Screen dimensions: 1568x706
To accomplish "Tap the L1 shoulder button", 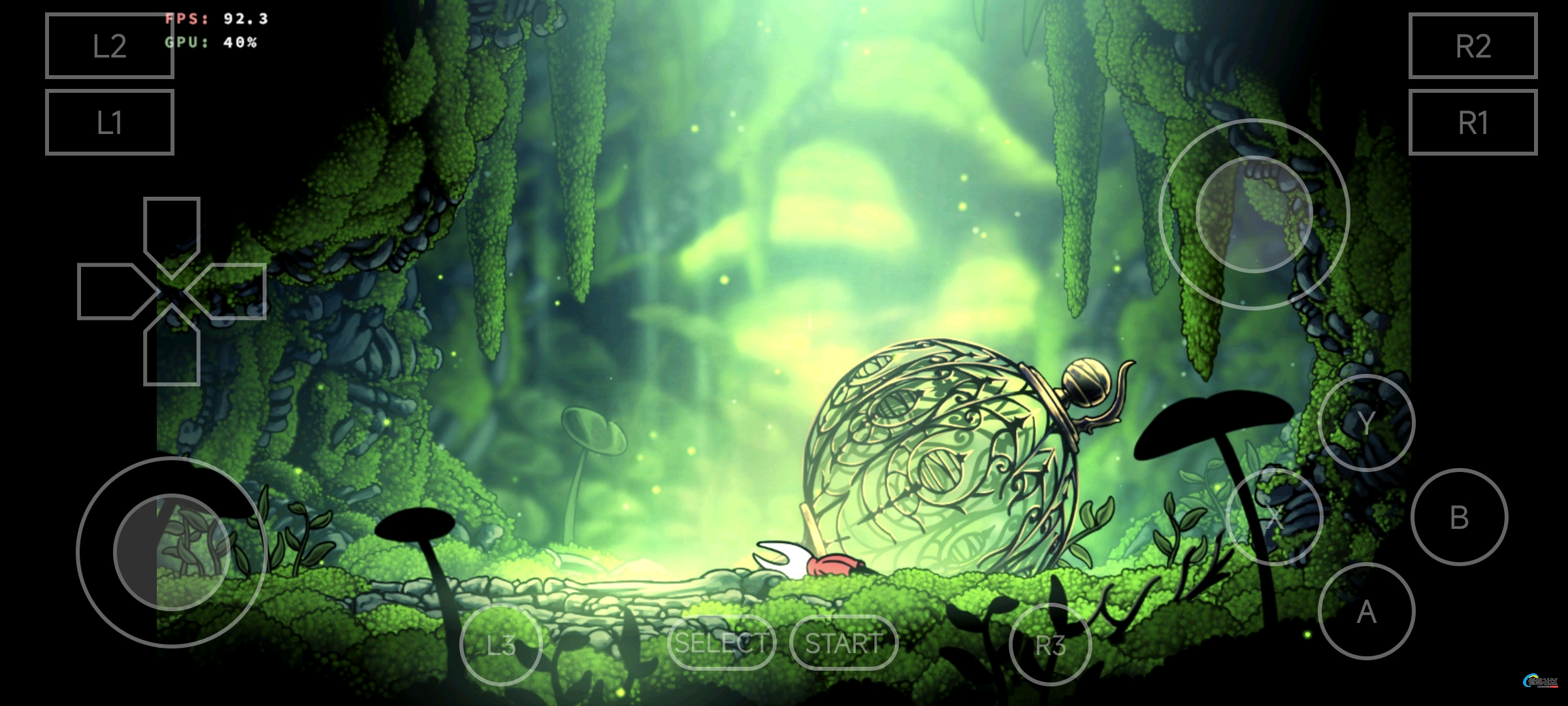I will (109, 122).
